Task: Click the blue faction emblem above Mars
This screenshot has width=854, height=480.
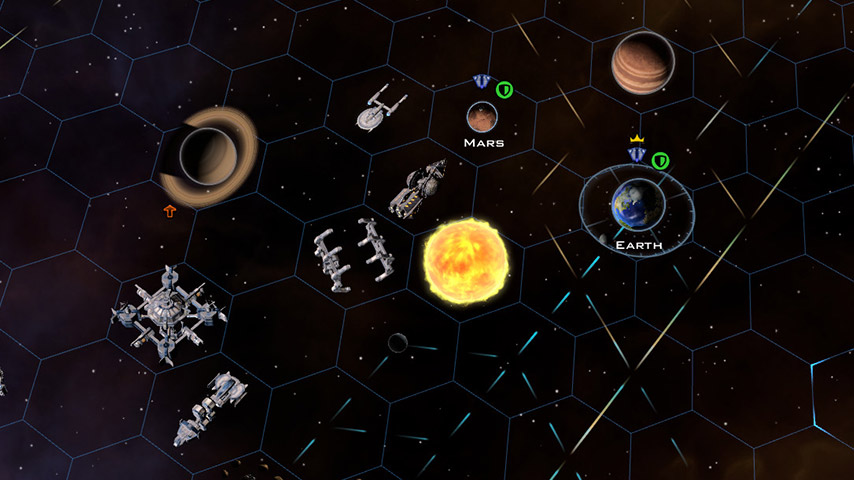Action: tap(481, 83)
